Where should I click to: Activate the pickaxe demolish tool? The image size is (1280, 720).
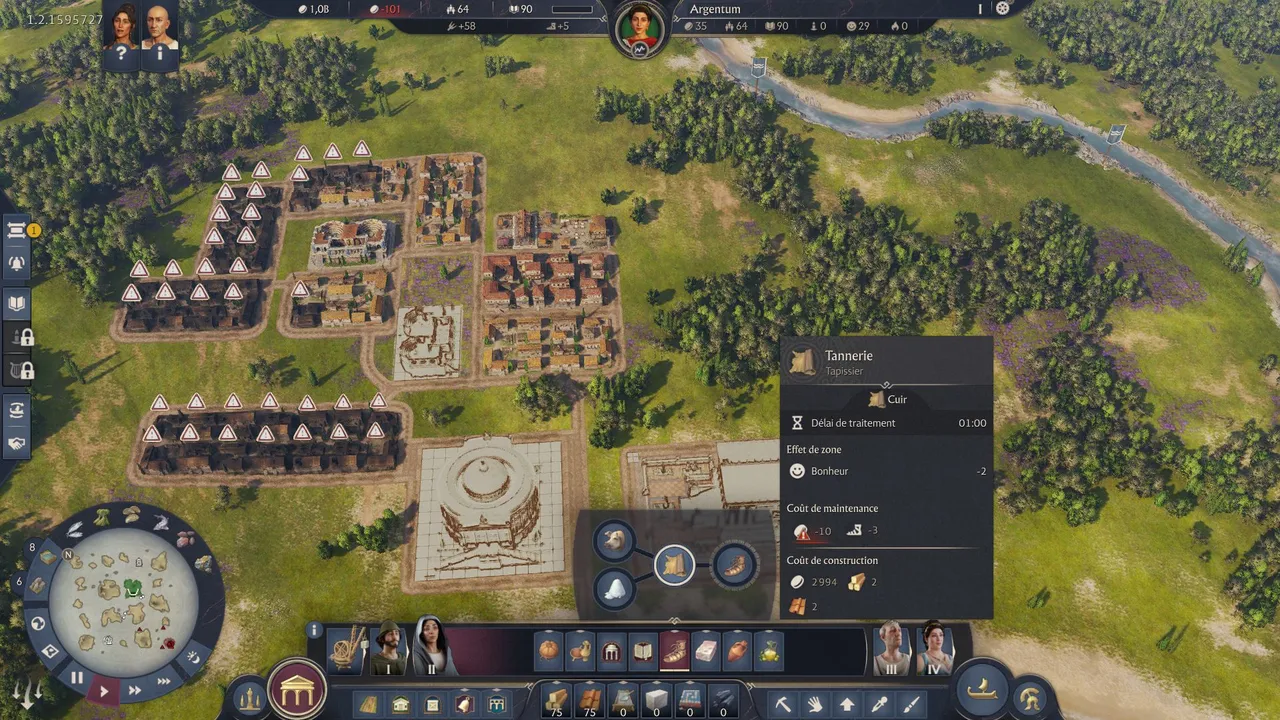[783, 704]
